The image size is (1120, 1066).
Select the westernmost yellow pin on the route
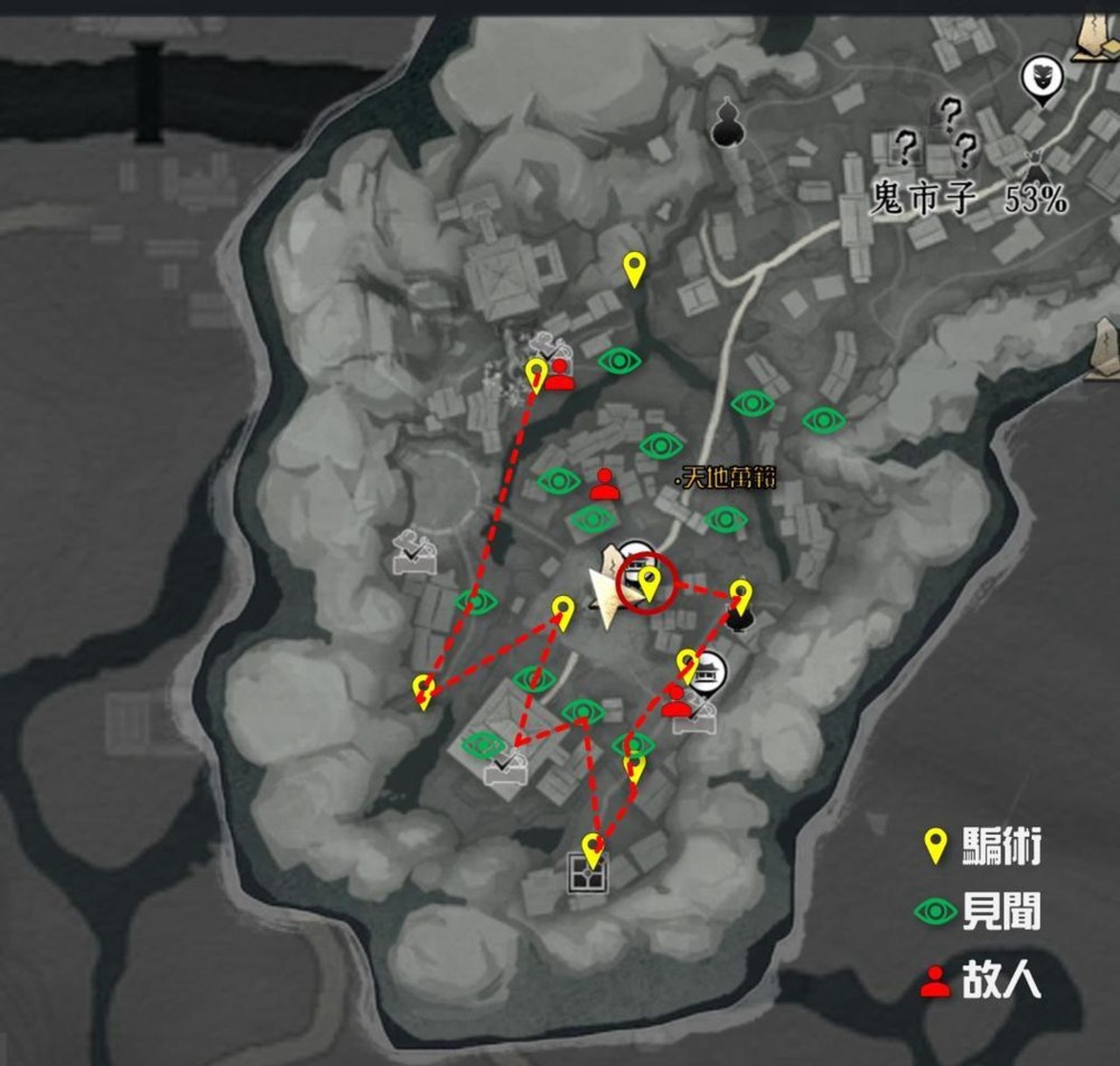click(x=424, y=691)
